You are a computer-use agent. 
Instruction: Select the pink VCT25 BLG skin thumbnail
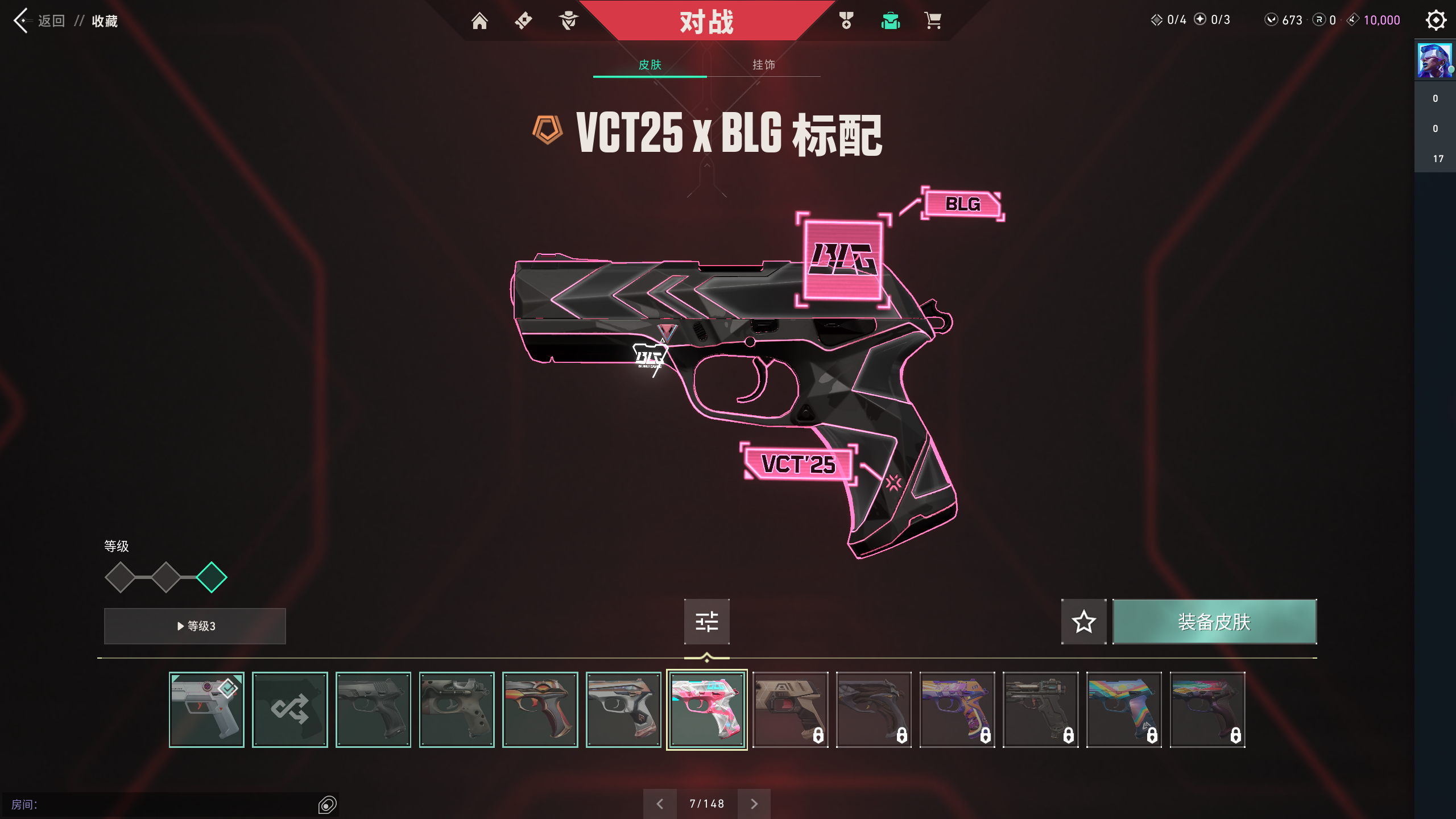707,709
